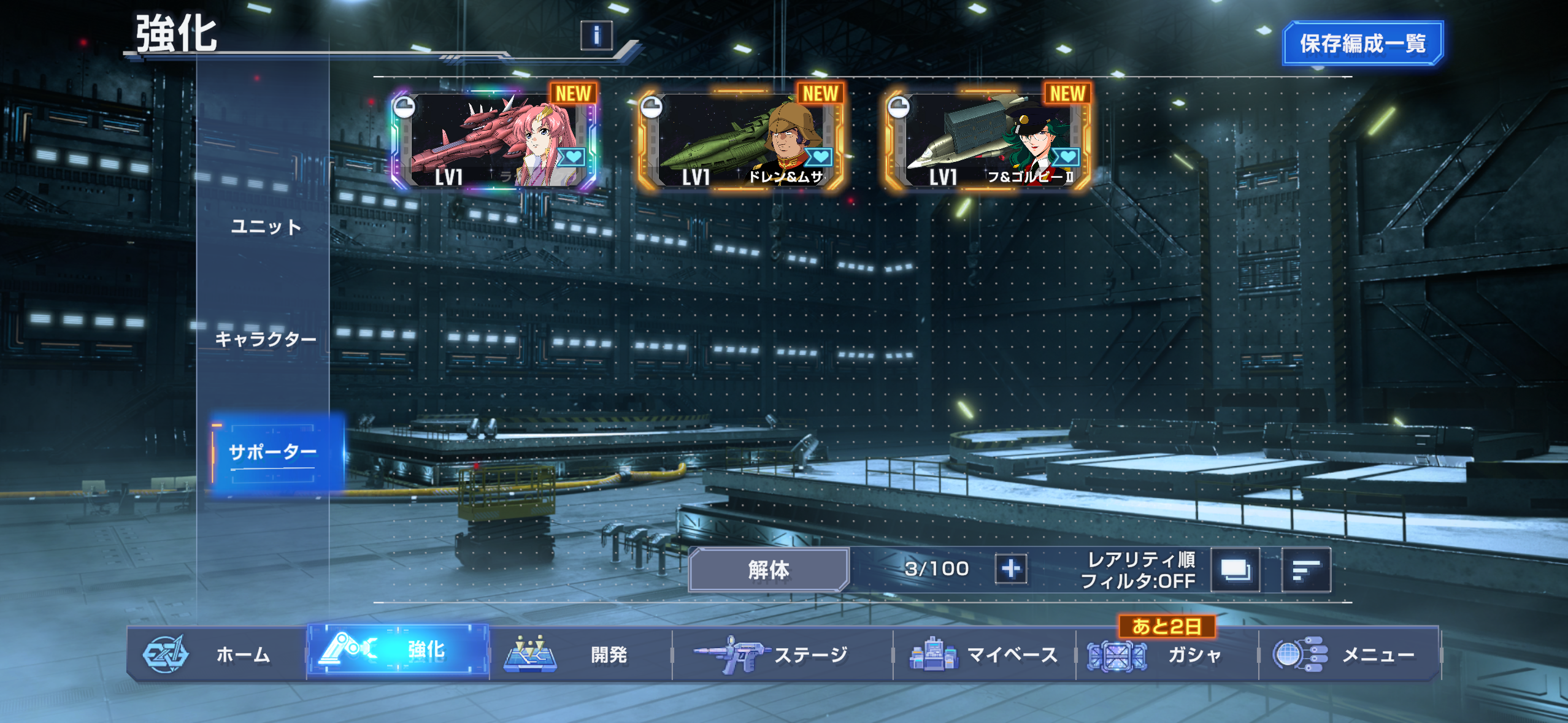
Task: Open マイベース my base
Action: [984, 654]
